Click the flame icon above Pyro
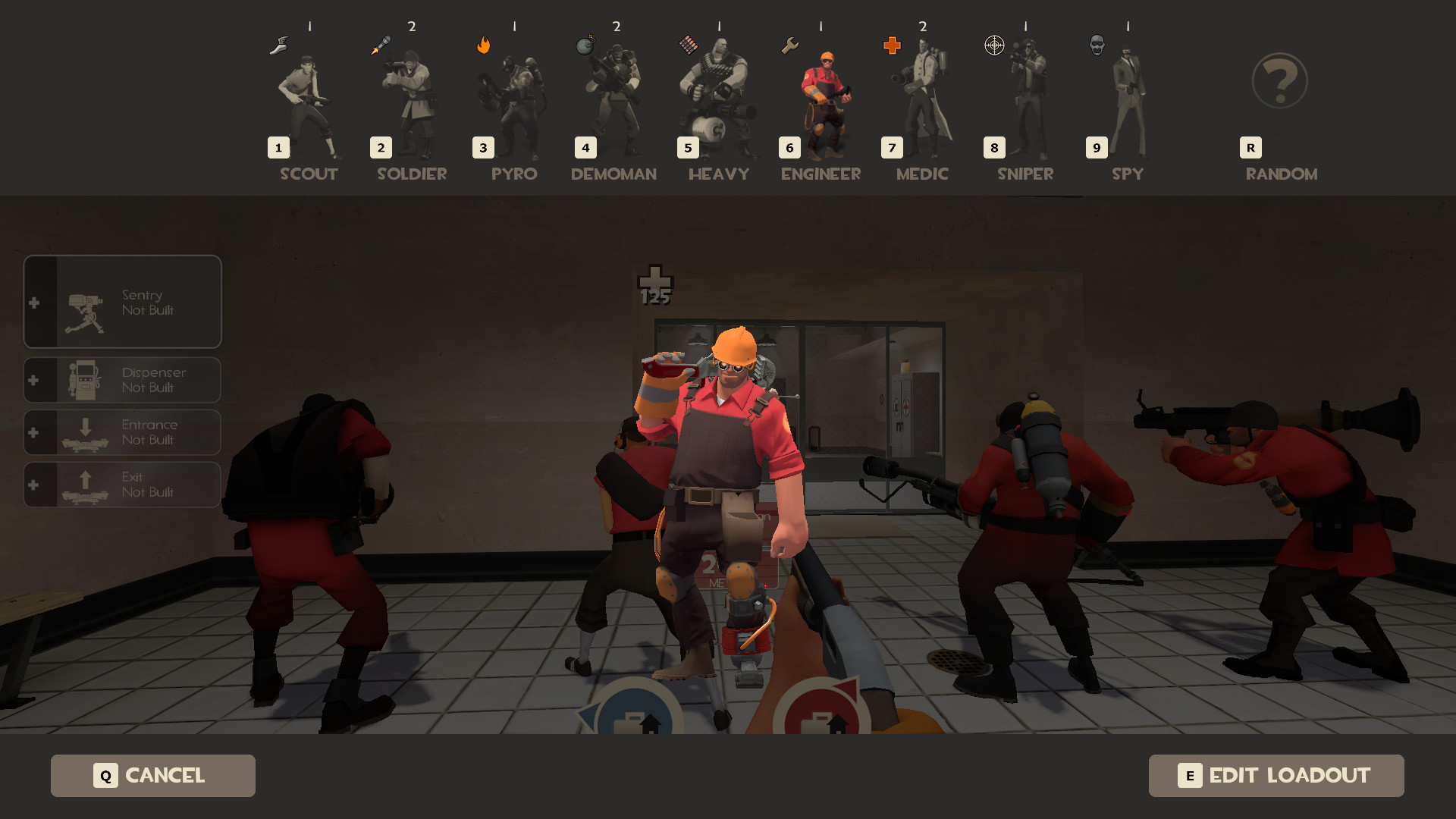This screenshot has width=1456, height=819. click(x=483, y=45)
